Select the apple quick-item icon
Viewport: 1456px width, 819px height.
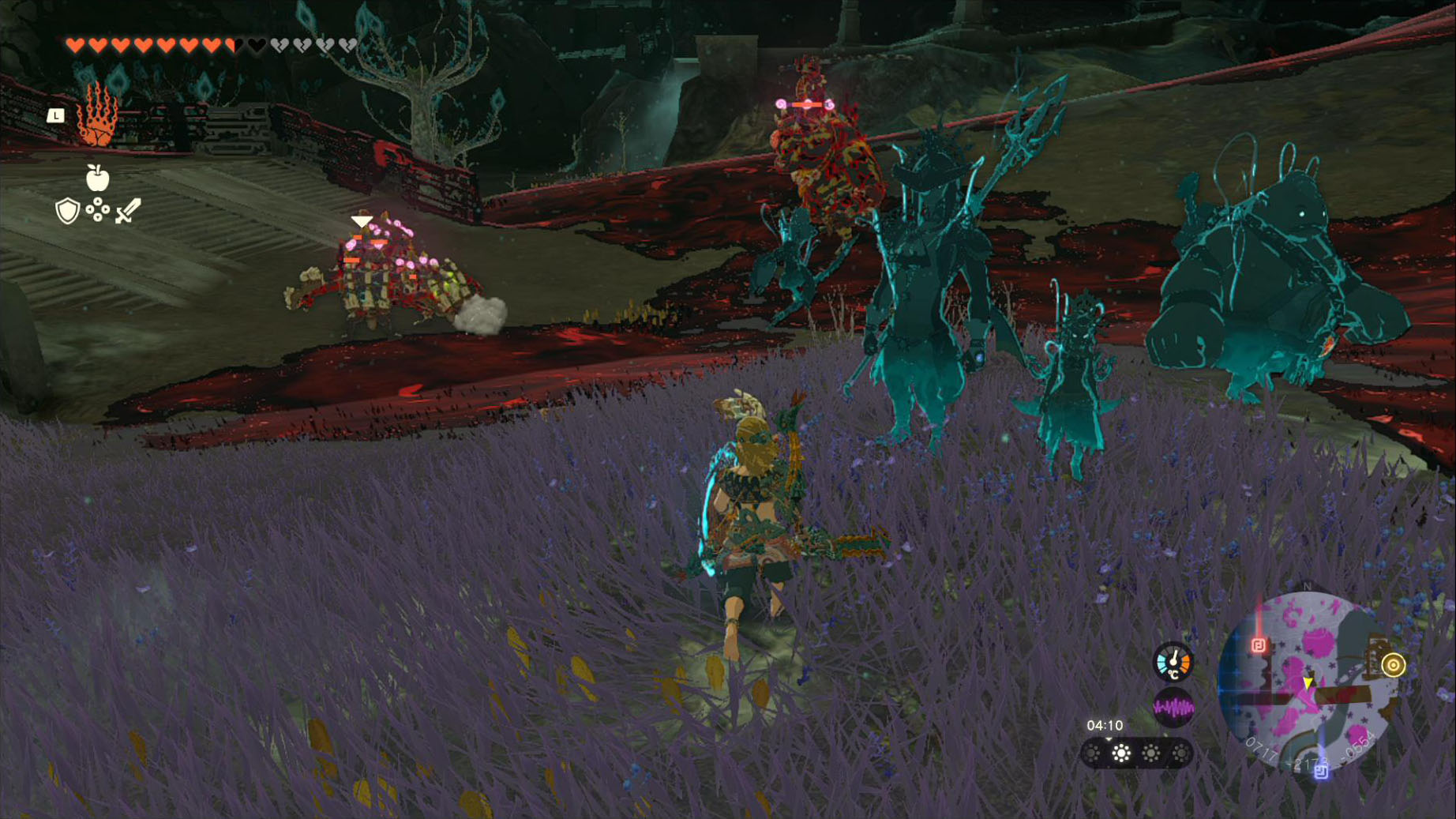(97, 178)
